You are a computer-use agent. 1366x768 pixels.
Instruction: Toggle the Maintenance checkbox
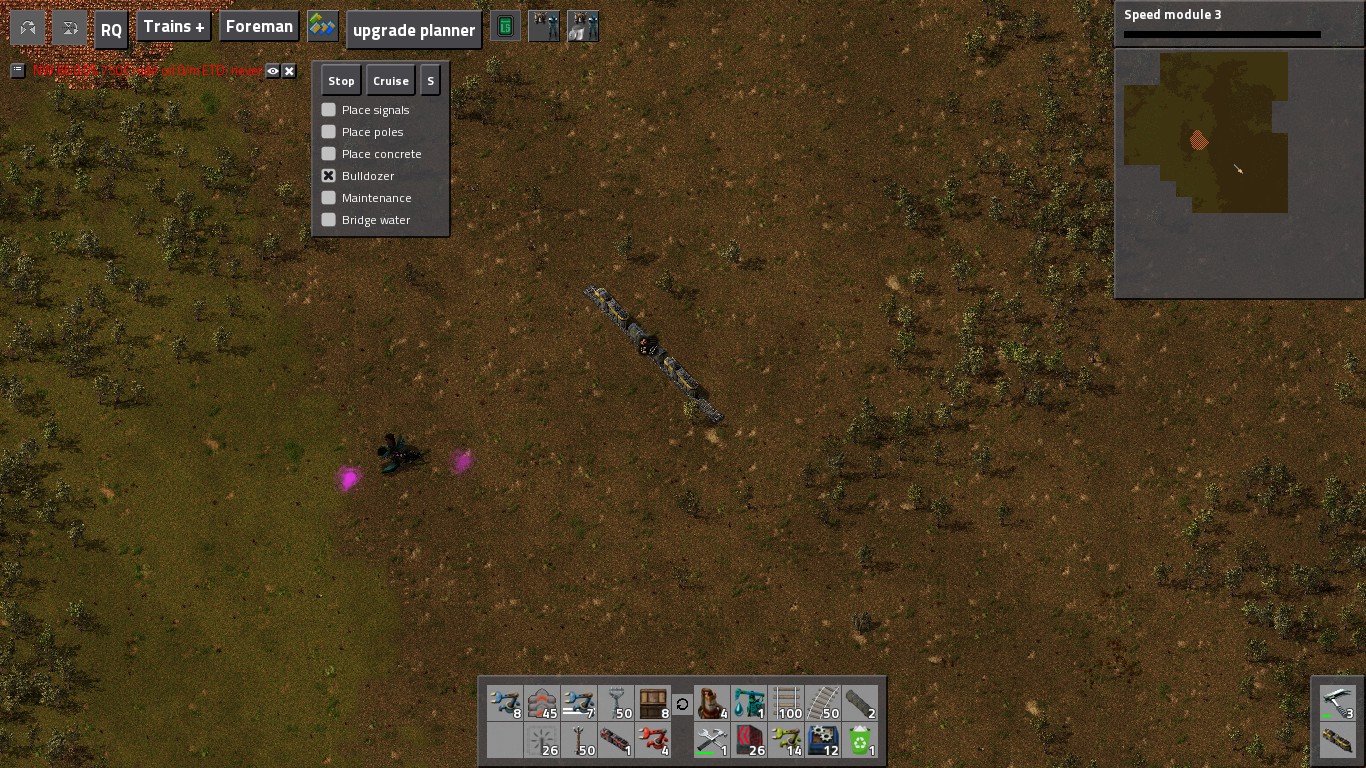tap(329, 198)
